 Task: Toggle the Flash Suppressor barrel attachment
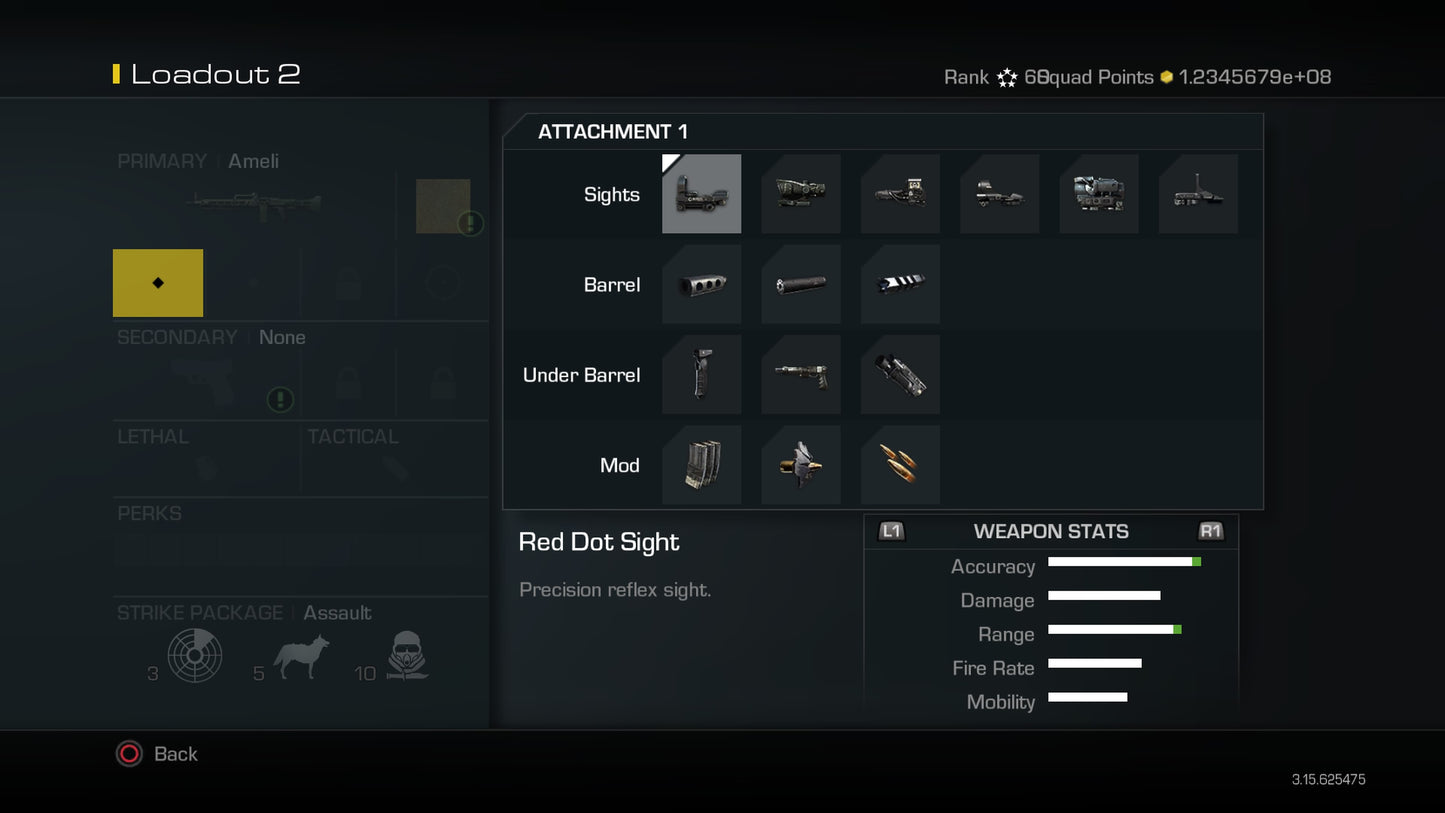[899, 284]
